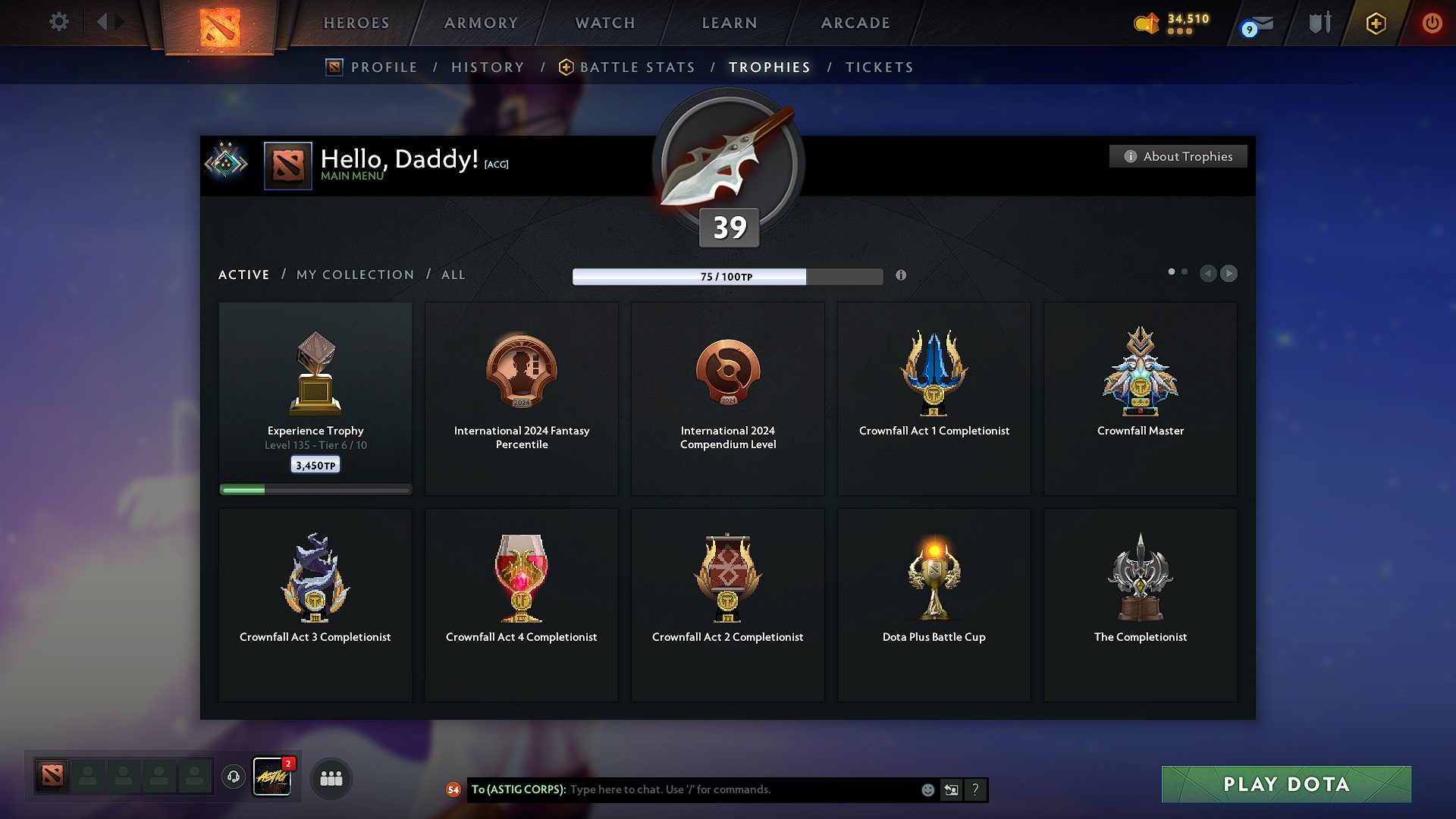The width and height of the screenshot is (1456, 819).
Task: Click the info icon beside the TP bar
Action: (x=901, y=276)
